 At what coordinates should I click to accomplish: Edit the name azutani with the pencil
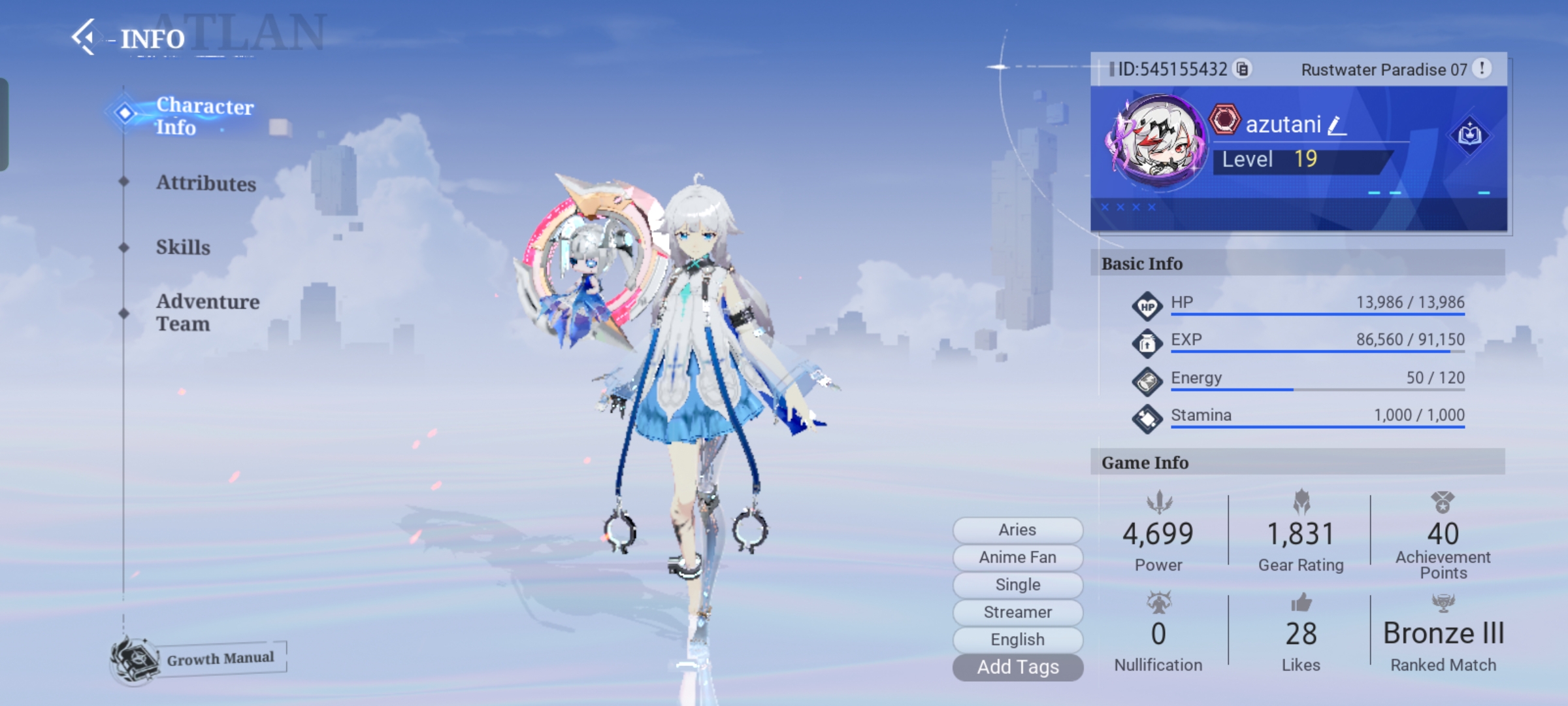(x=1336, y=125)
